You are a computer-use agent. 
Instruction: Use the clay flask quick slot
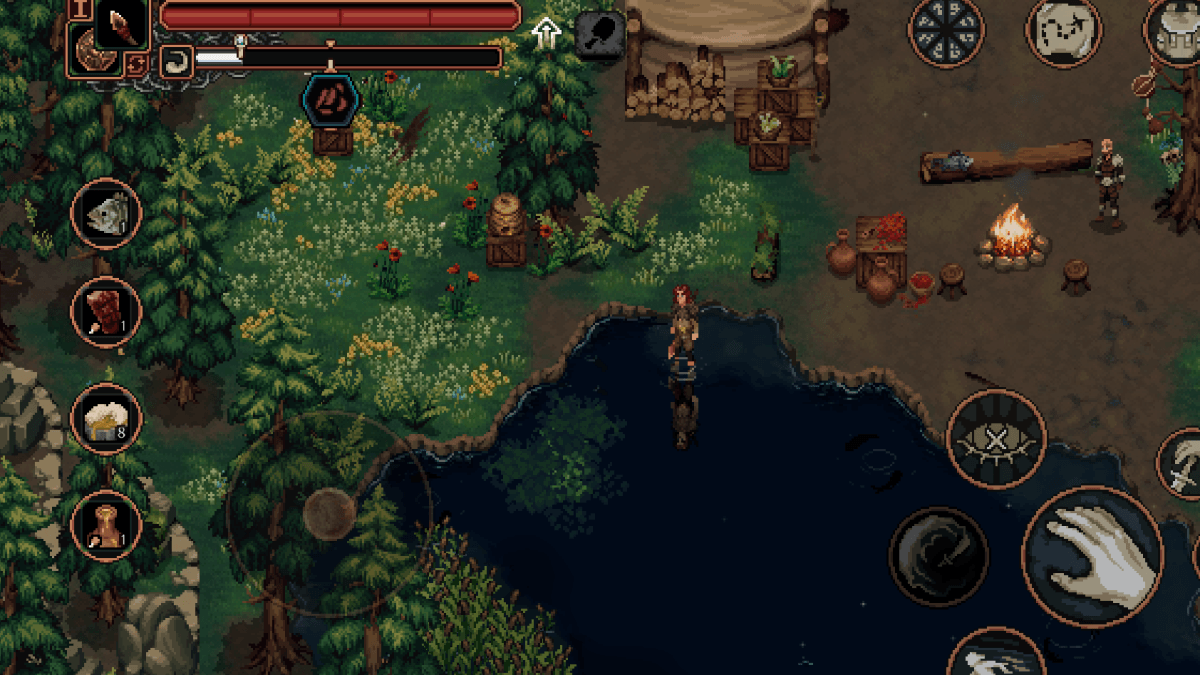pyautogui.click(x=106, y=526)
